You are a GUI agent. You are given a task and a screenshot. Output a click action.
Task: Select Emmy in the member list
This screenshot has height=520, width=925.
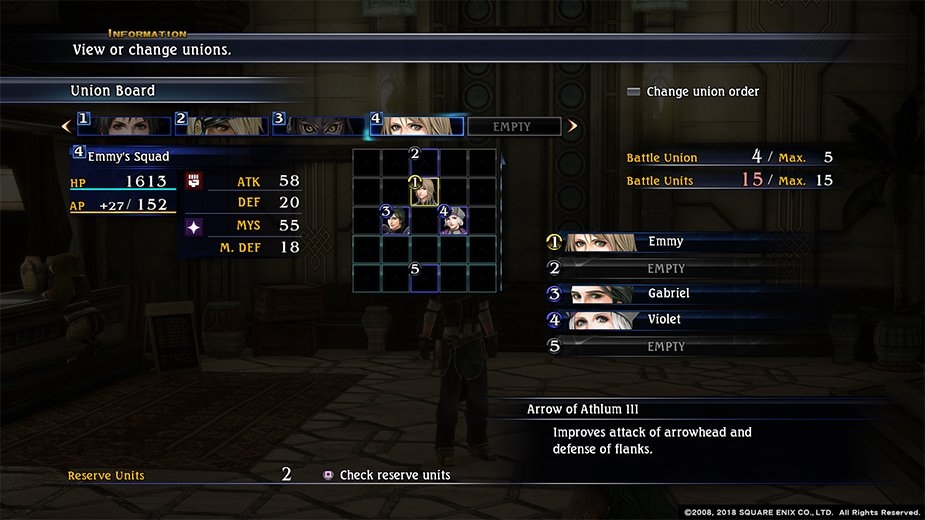coord(666,242)
